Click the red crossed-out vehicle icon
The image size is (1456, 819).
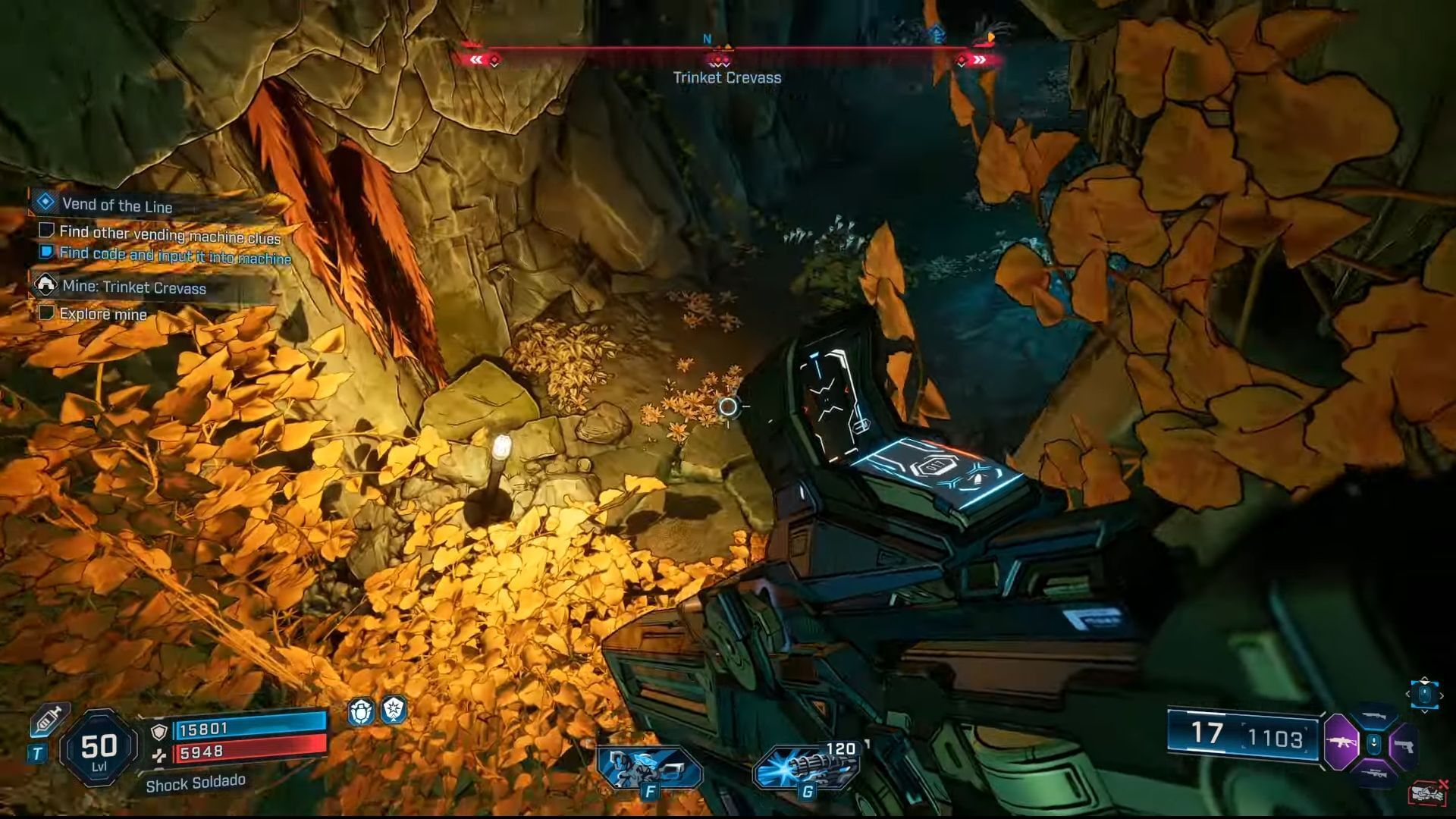(x=1427, y=792)
